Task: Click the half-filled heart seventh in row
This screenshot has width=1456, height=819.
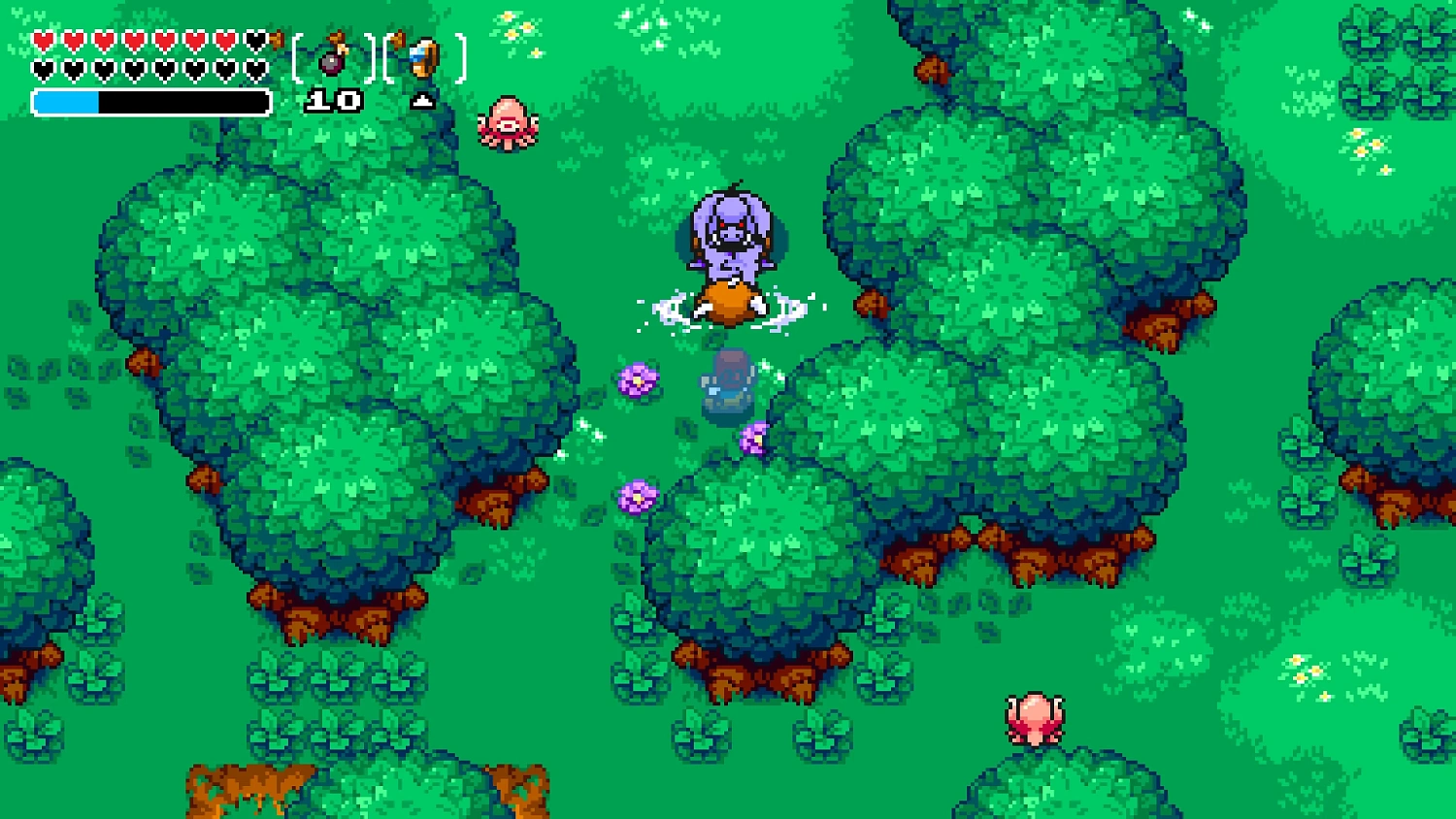Action: click(223, 41)
